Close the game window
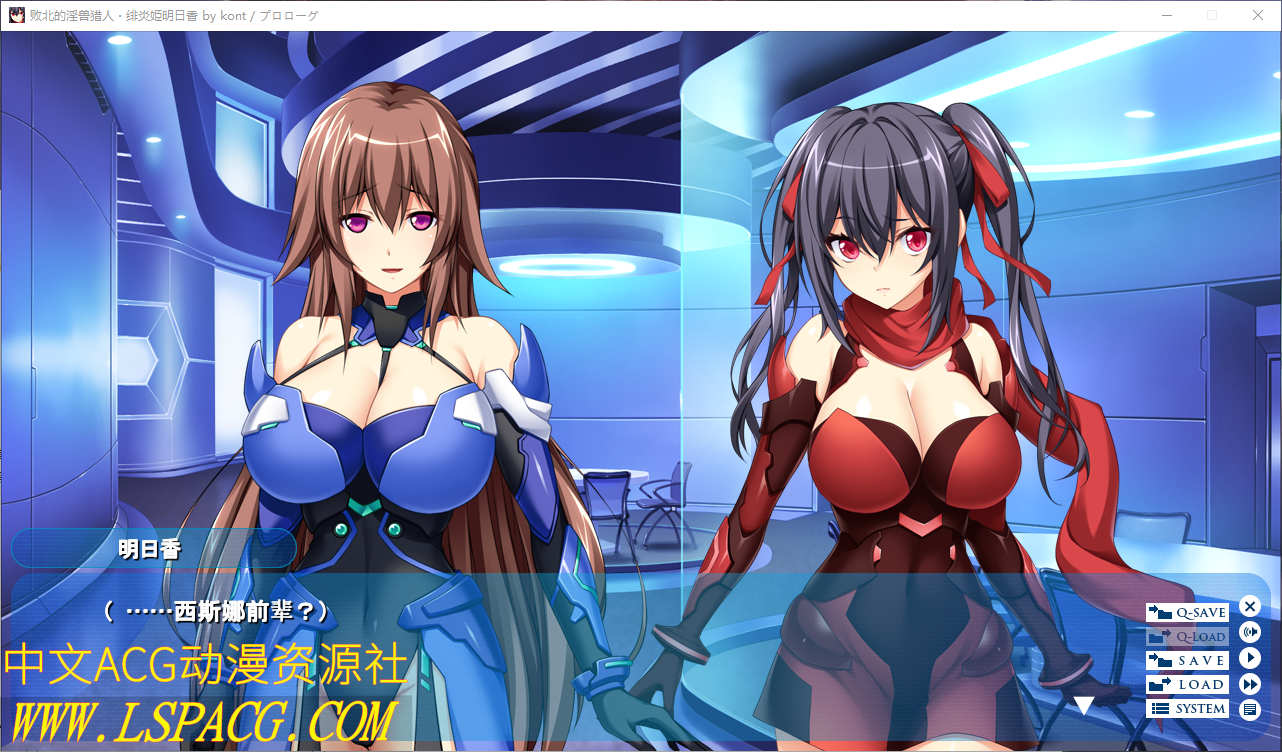The image size is (1282, 752). coord(1258,15)
